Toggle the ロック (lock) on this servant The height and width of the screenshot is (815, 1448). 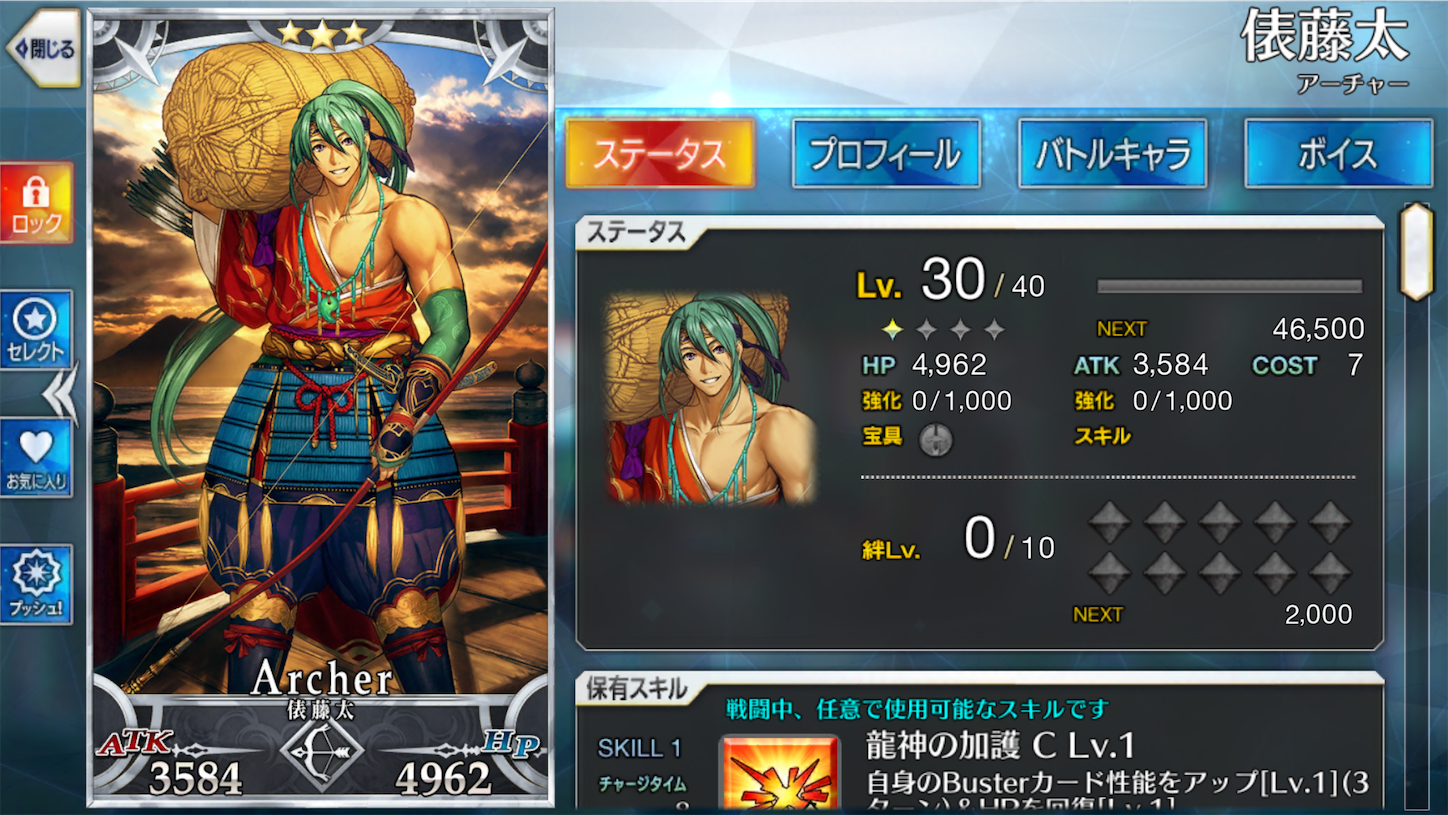point(37,200)
